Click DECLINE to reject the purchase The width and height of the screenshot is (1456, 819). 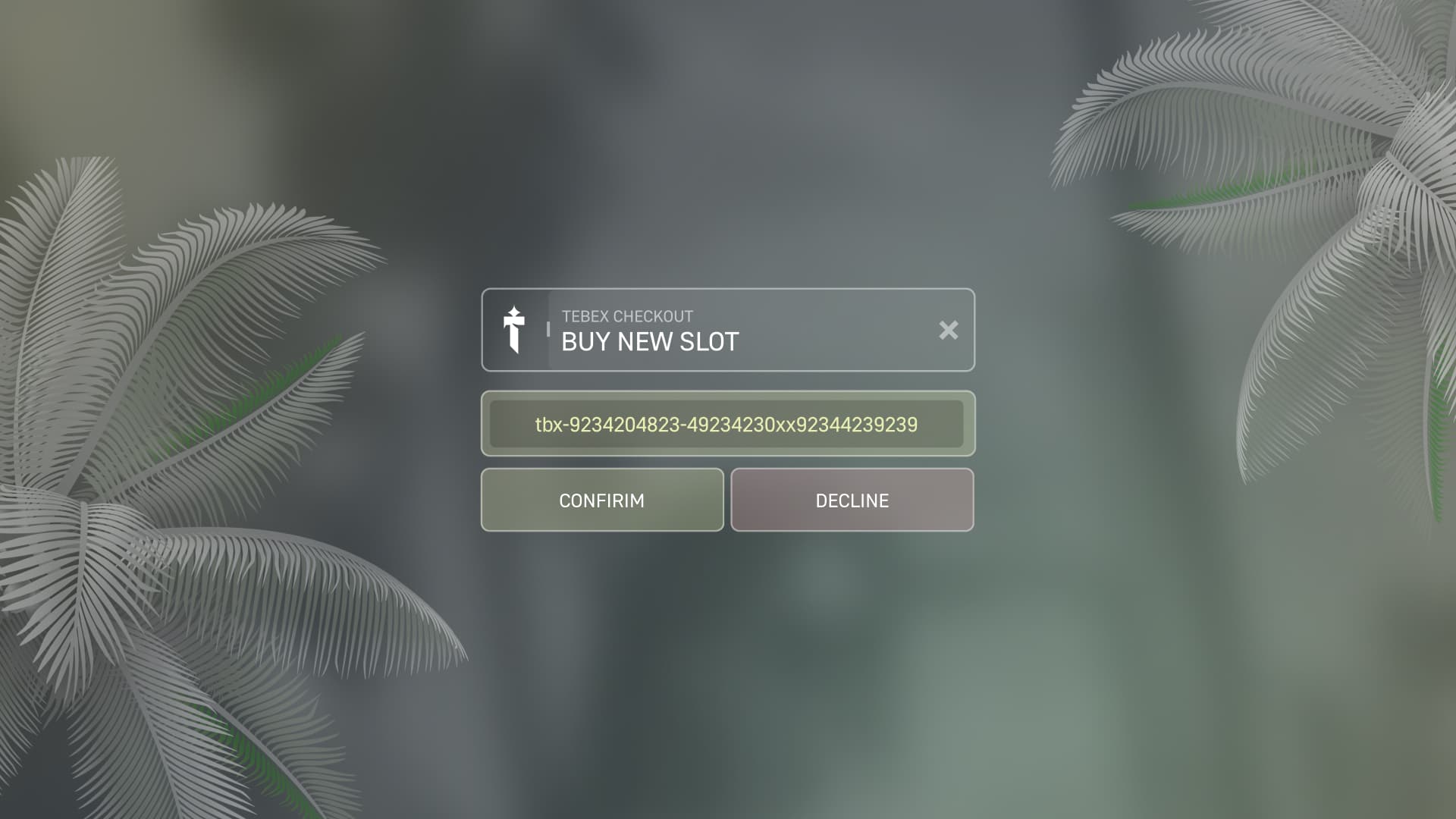[851, 499]
